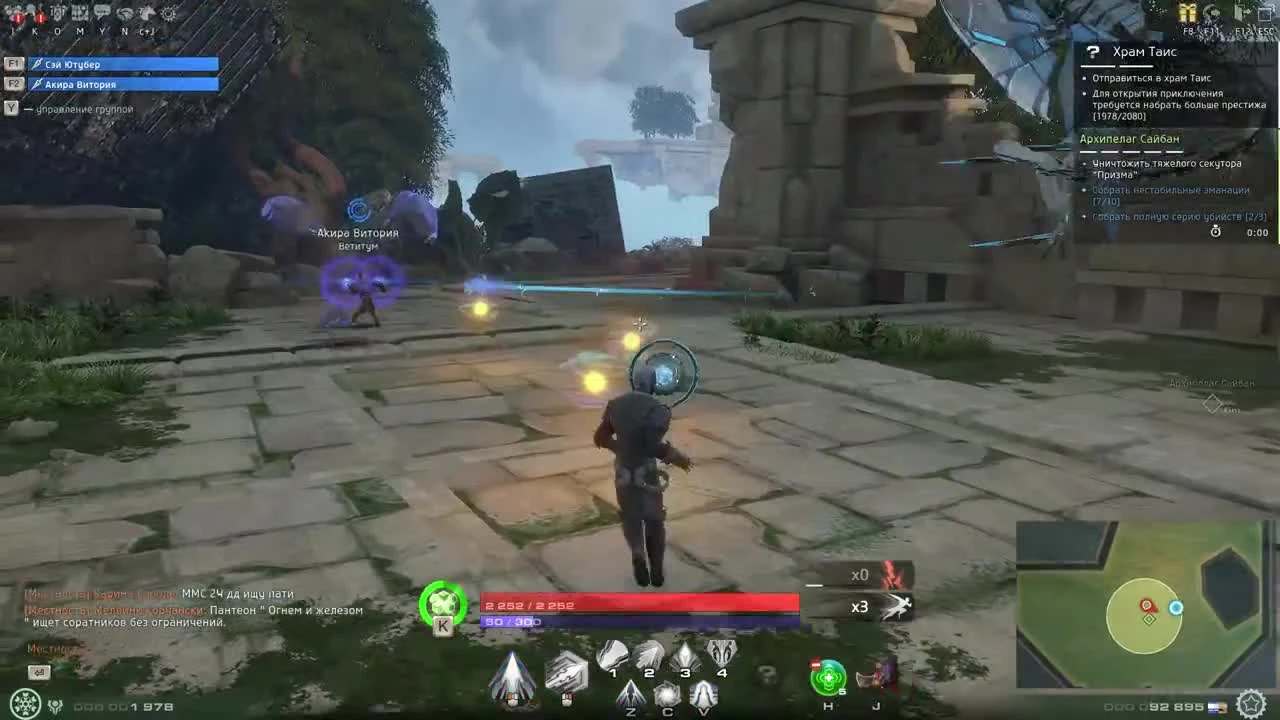Open the inventory bag icon (I)

click(15, 12)
